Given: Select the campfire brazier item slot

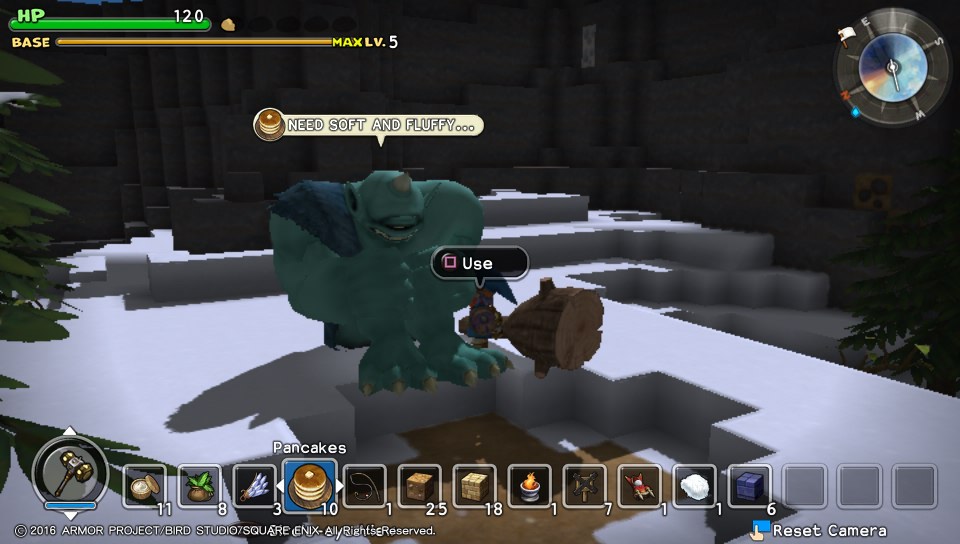Looking at the screenshot, I should pyautogui.click(x=530, y=486).
